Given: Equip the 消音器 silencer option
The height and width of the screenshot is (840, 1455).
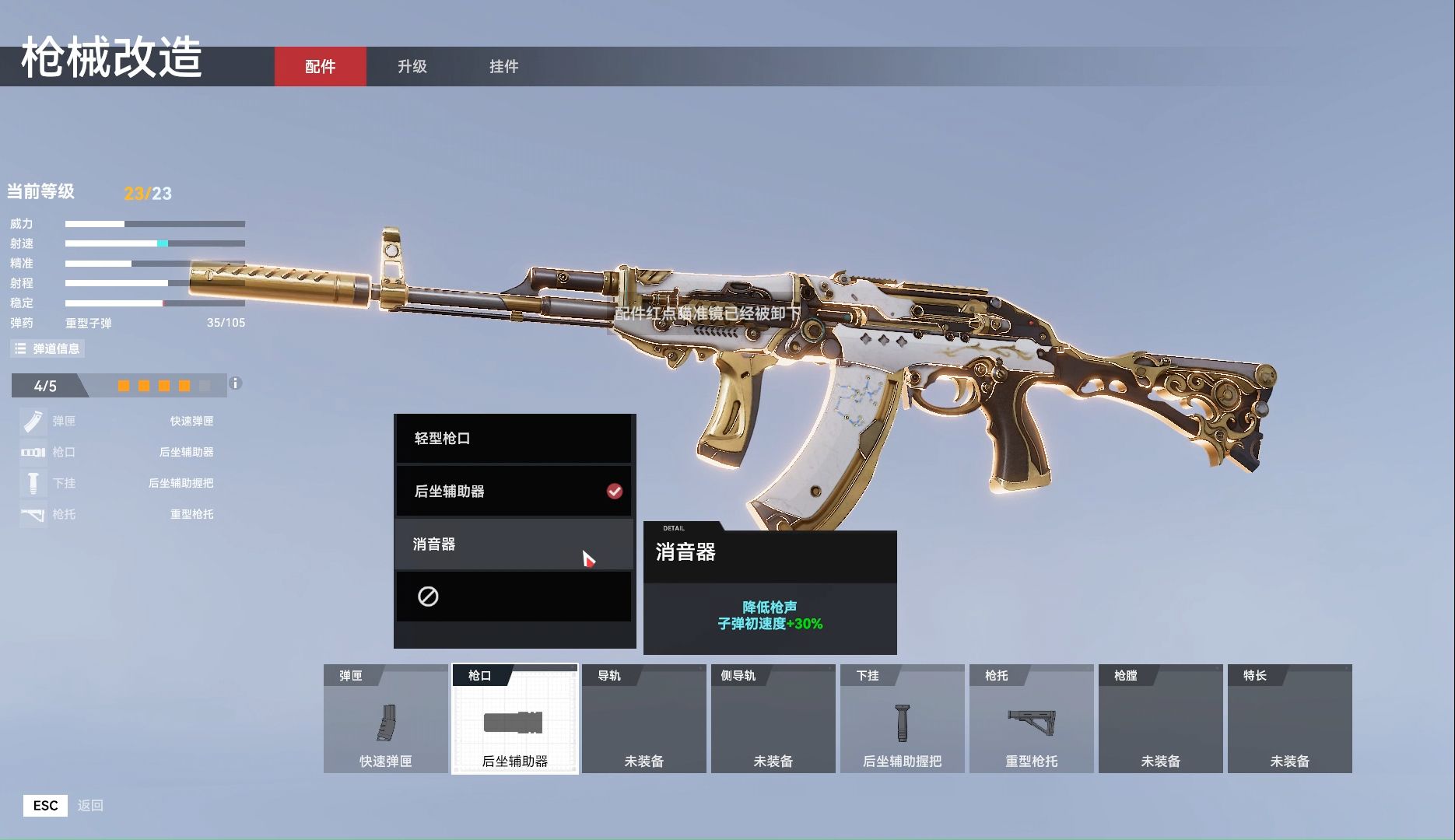Looking at the screenshot, I should (514, 544).
